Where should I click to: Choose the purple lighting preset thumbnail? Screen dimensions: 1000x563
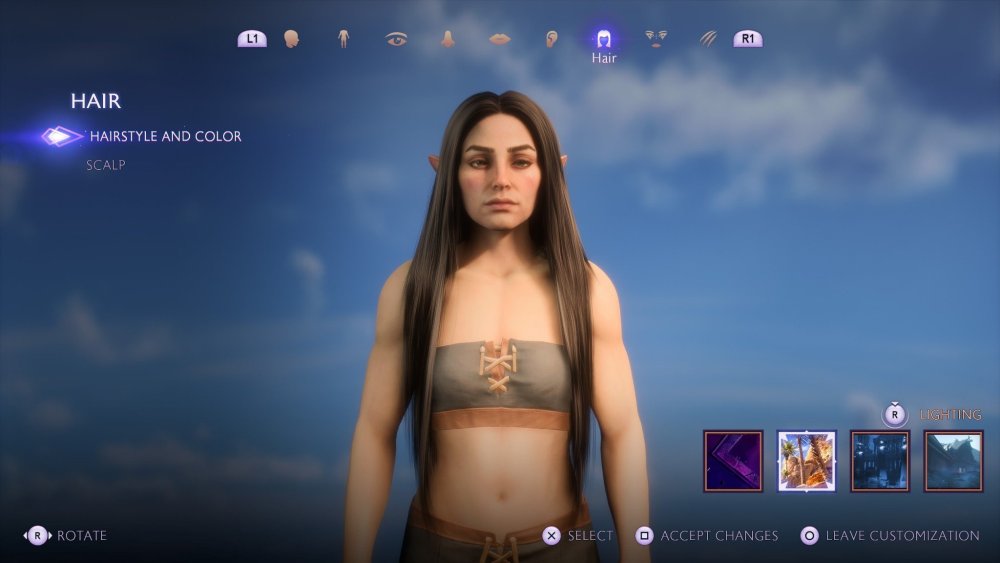pos(733,461)
